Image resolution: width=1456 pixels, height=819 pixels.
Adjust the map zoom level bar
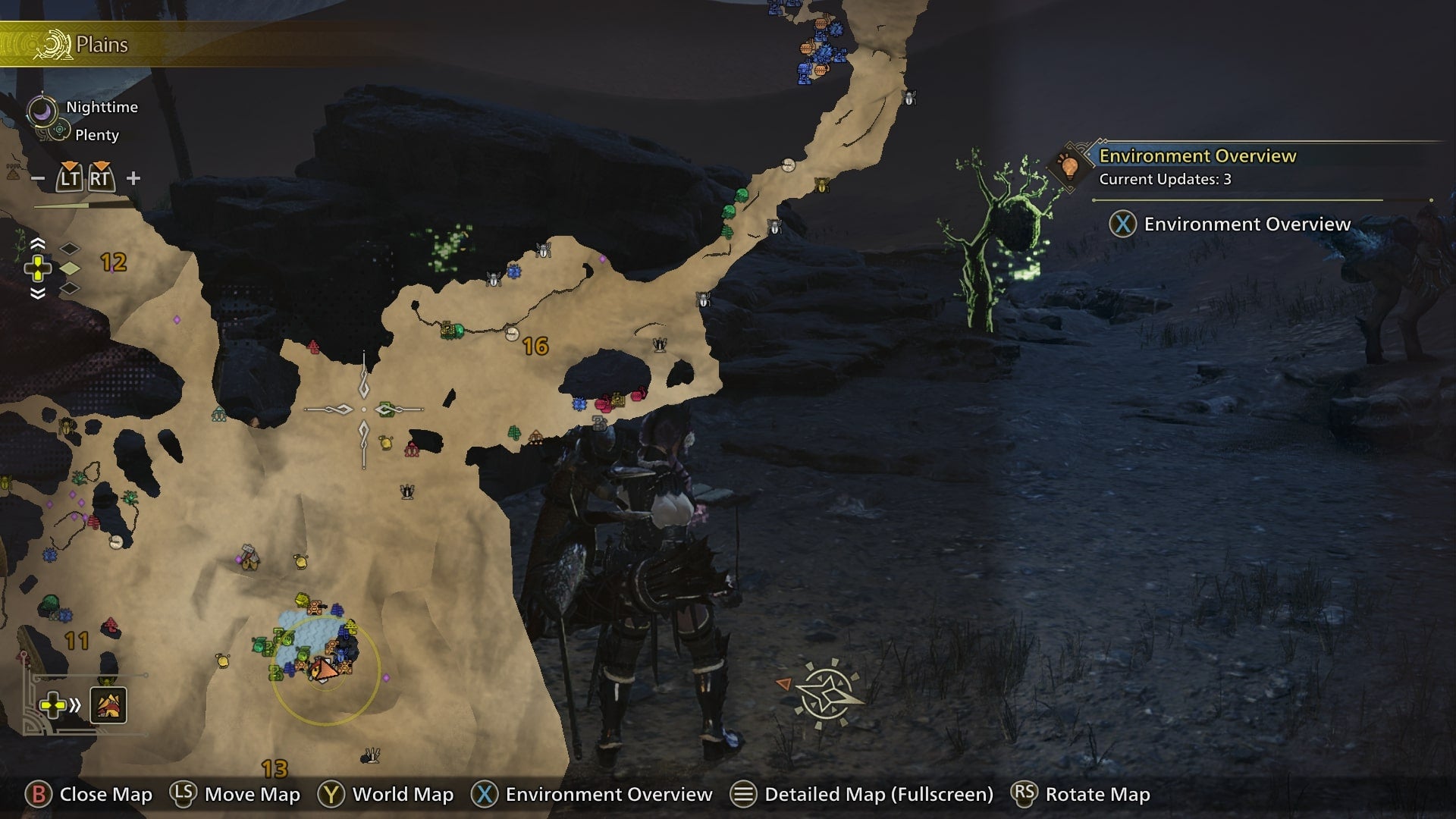(x=83, y=205)
